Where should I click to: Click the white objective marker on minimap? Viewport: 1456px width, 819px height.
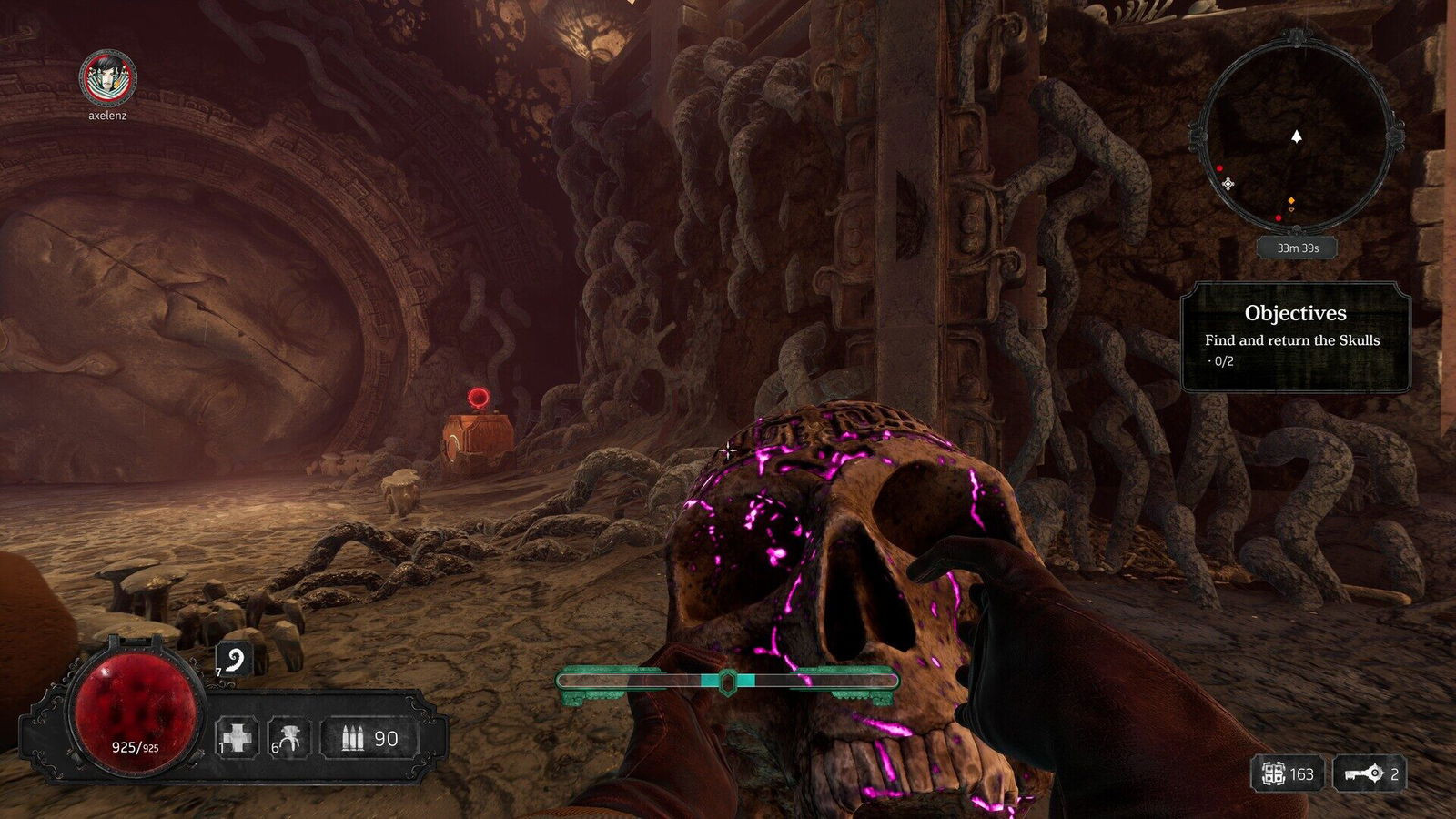(1228, 184)
